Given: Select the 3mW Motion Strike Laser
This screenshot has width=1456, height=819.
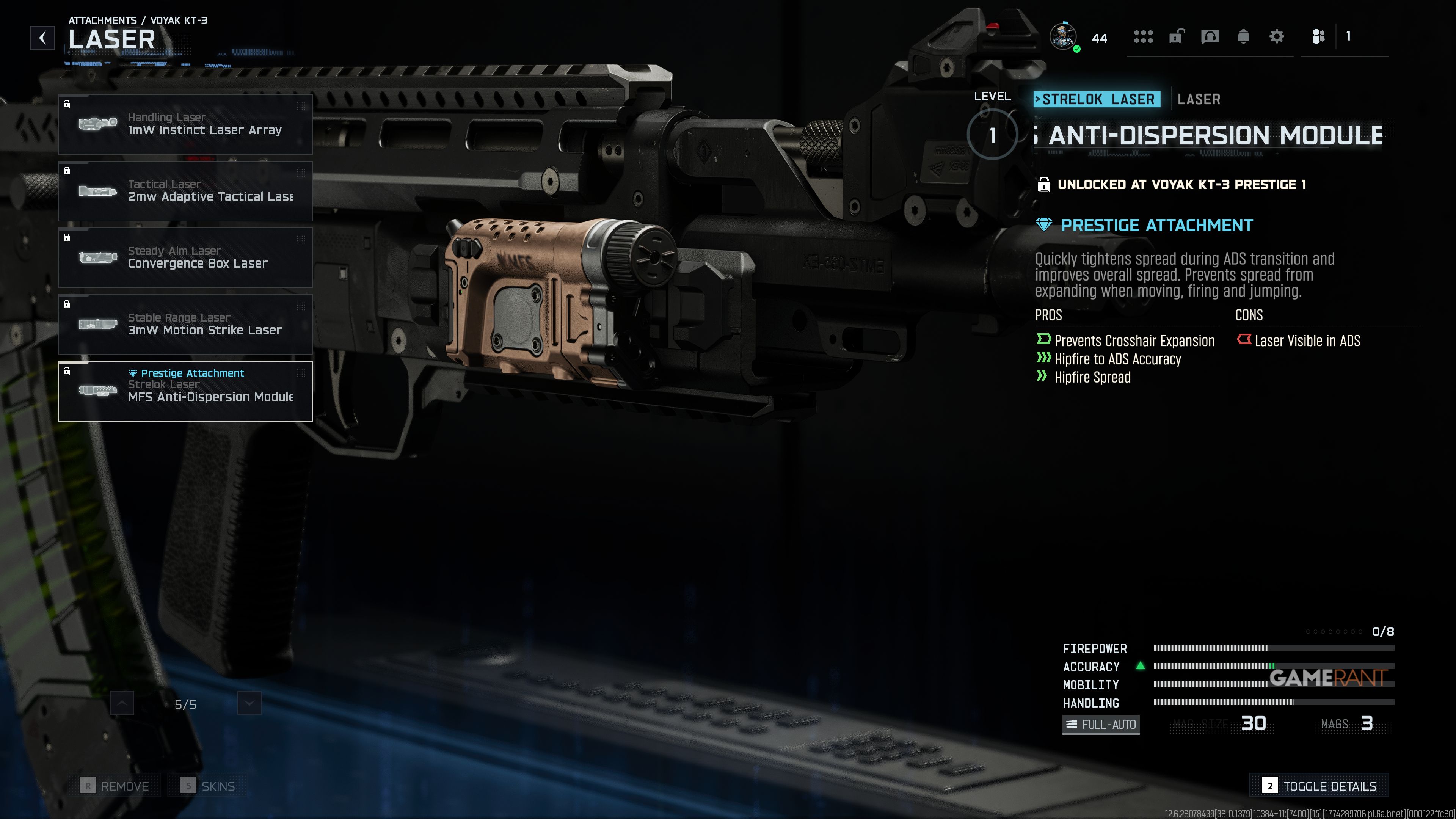Looking at the screenshot, I should (185, 325).
